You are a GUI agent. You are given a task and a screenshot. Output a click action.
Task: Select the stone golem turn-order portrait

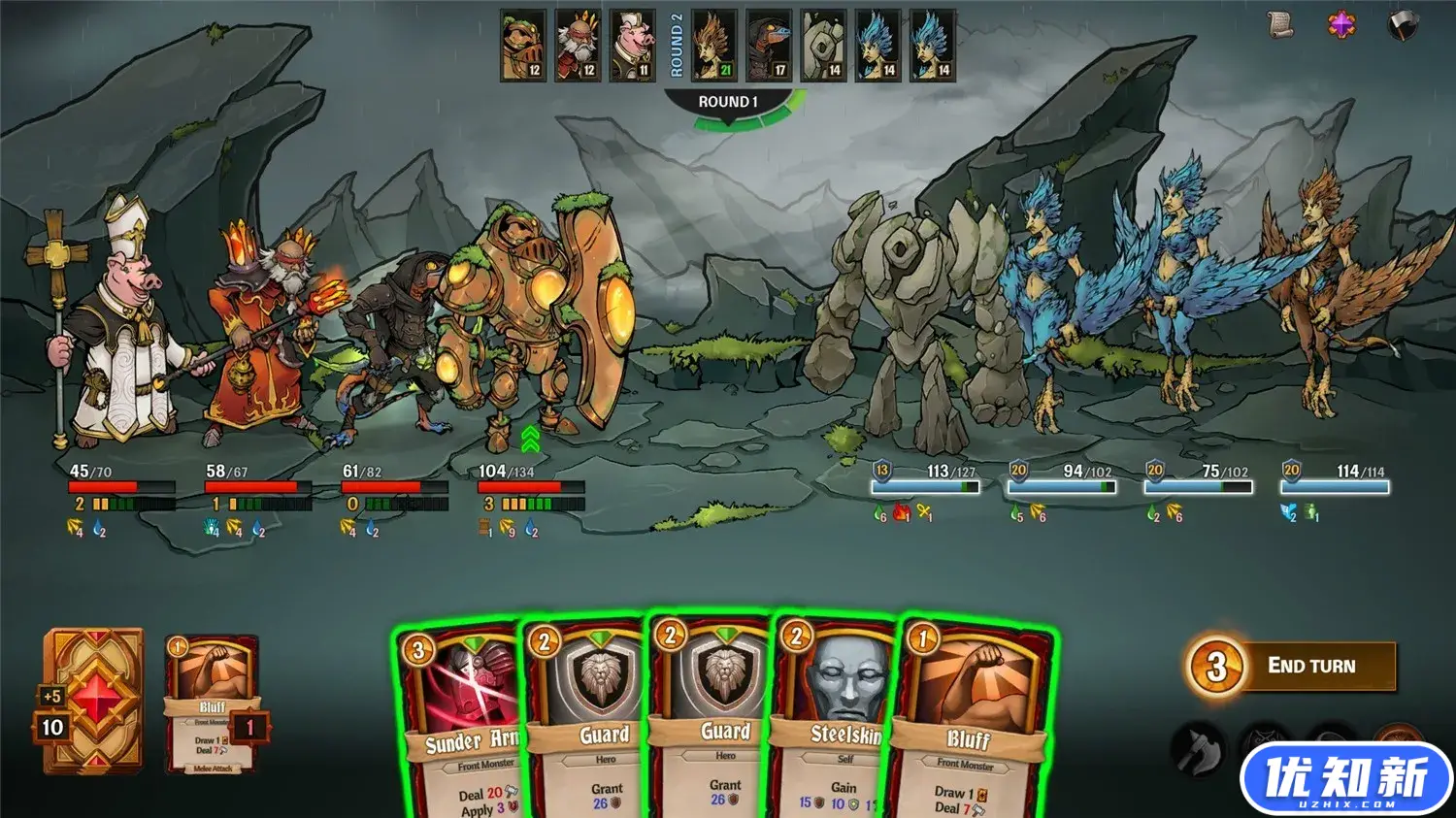(823, 46)
